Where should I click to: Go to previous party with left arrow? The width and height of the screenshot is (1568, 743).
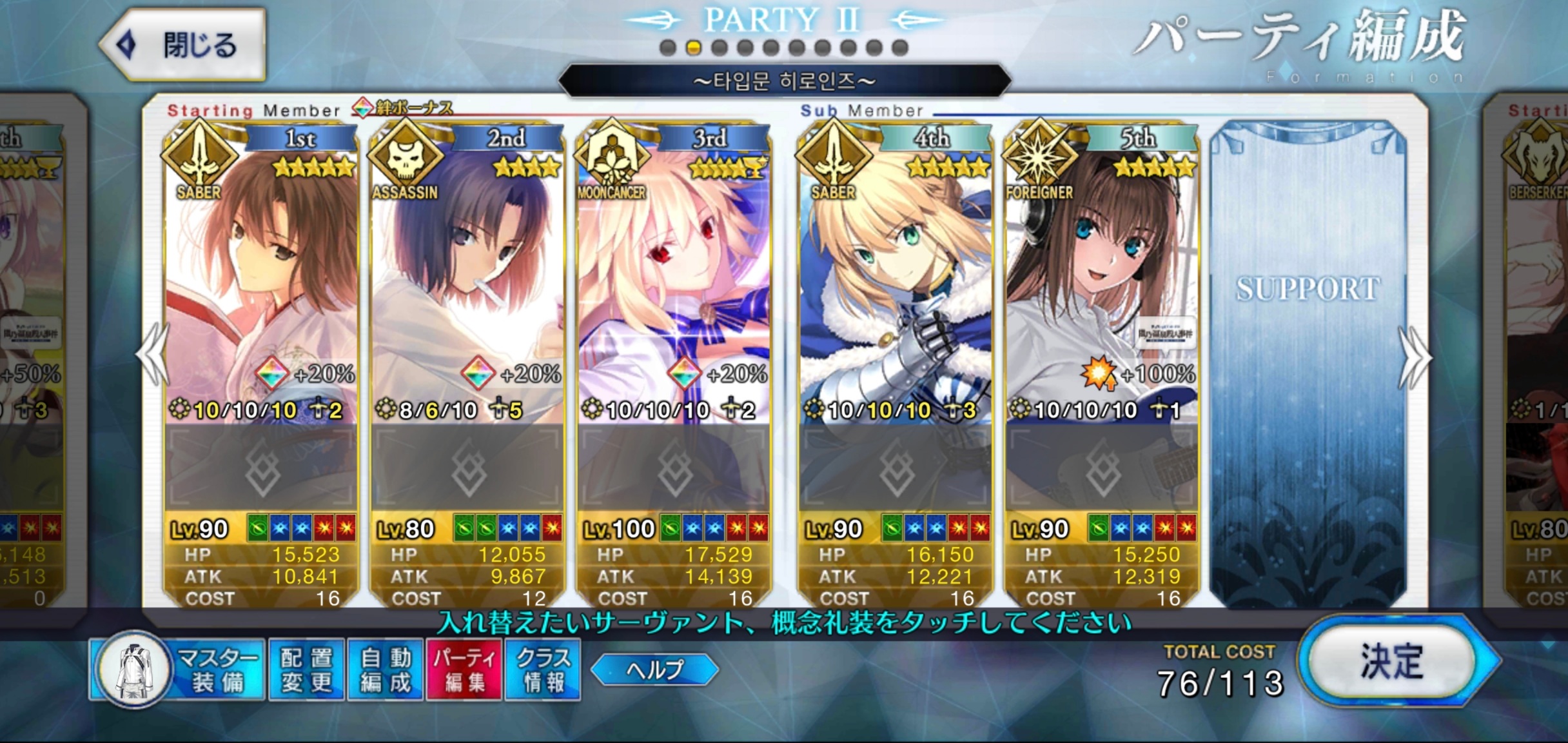(x=153, y=355)
